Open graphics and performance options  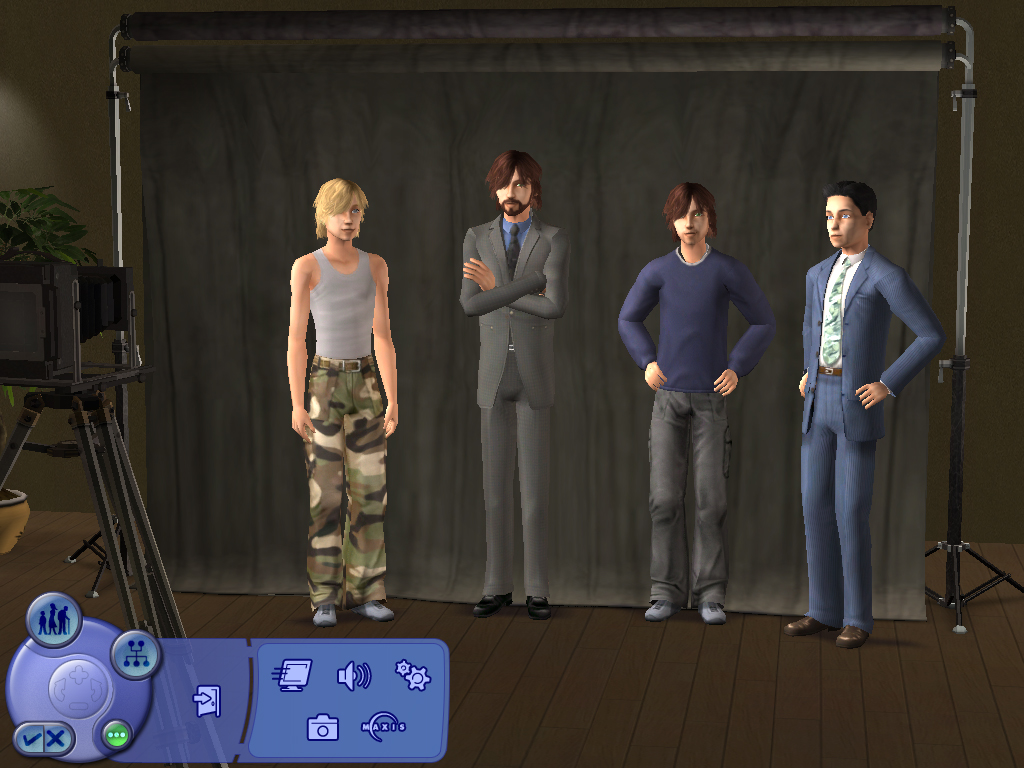point(292,676)
